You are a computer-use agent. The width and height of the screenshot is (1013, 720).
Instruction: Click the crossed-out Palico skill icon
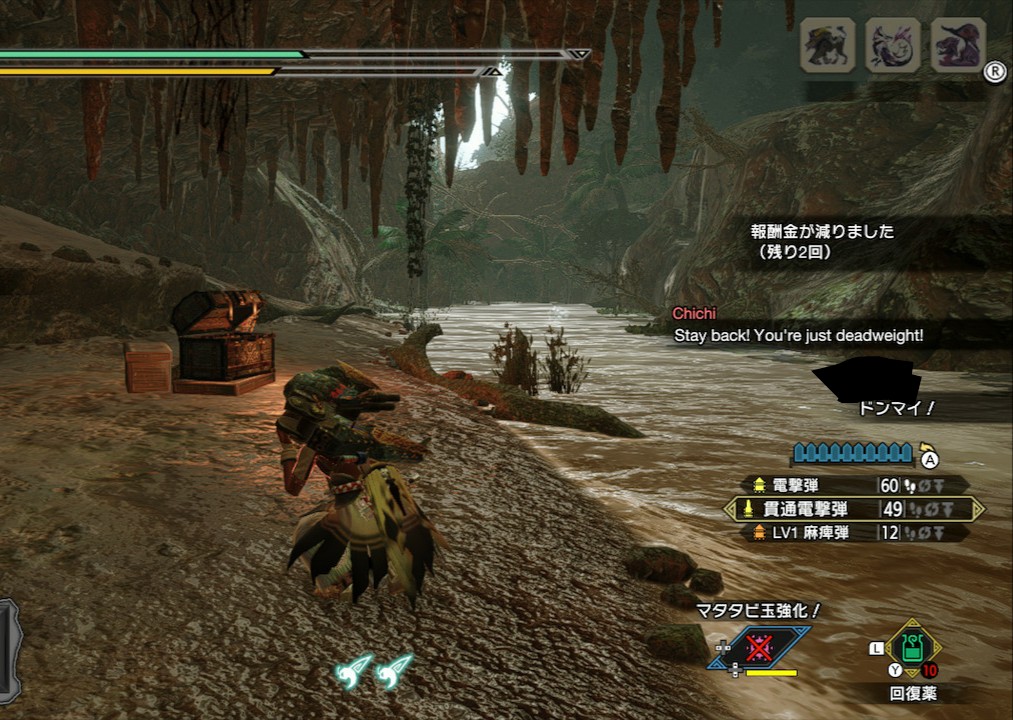point(761,647)
